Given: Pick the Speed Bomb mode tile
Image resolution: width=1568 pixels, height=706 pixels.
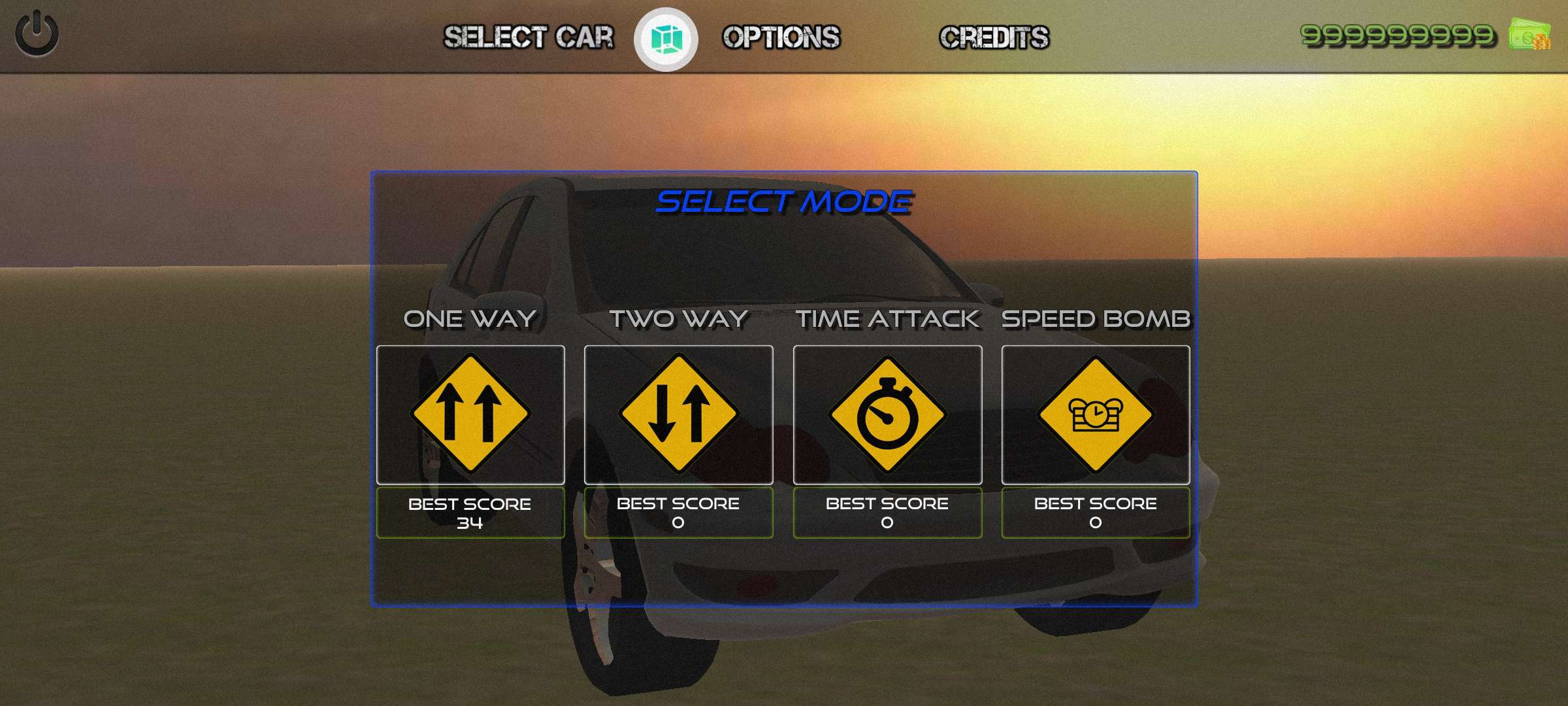Looking at the screenshot, I should click(1096, 414).
